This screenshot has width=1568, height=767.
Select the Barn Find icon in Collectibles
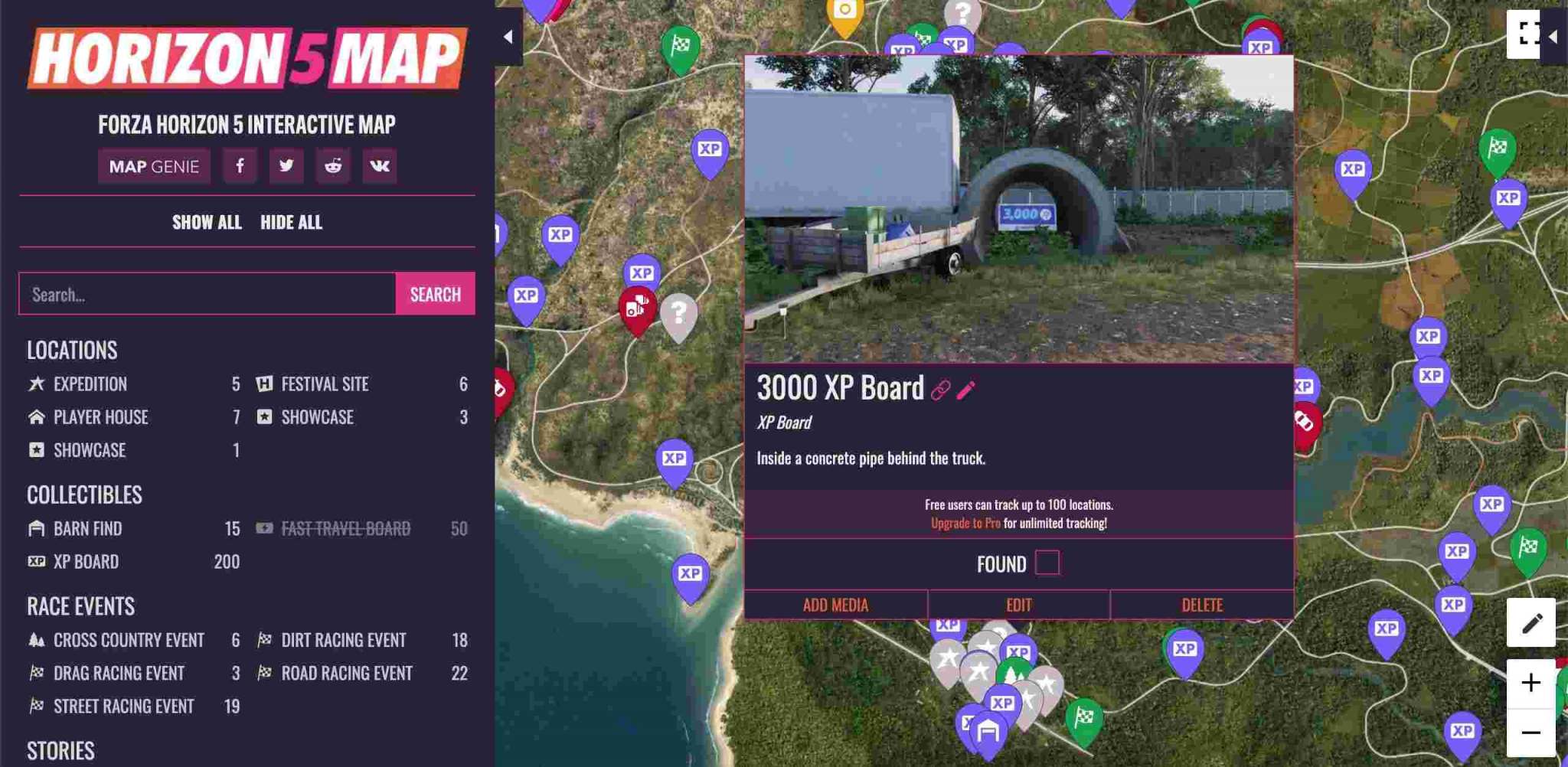35,528
